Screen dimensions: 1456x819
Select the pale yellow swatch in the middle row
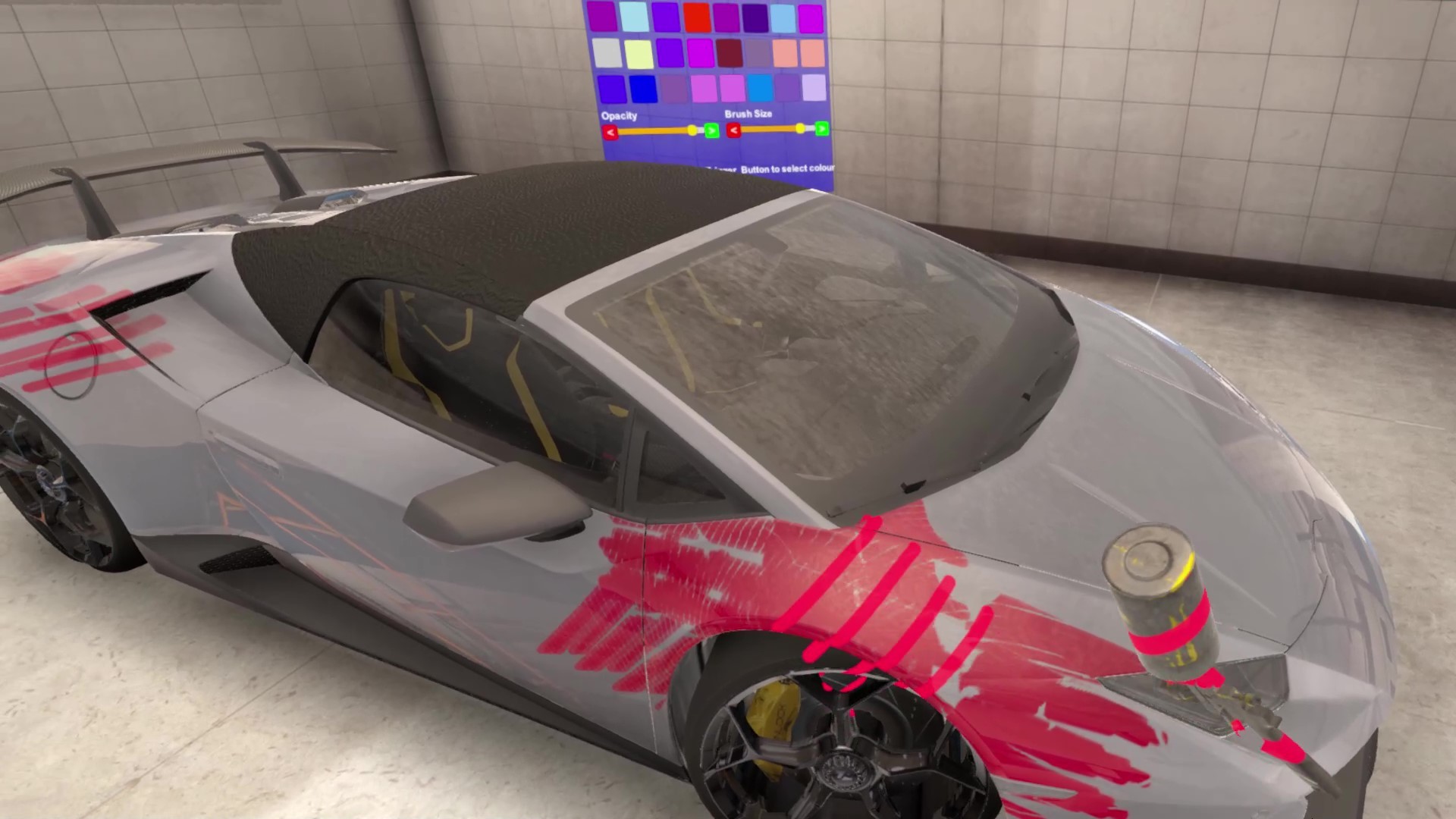pos(639,52)
